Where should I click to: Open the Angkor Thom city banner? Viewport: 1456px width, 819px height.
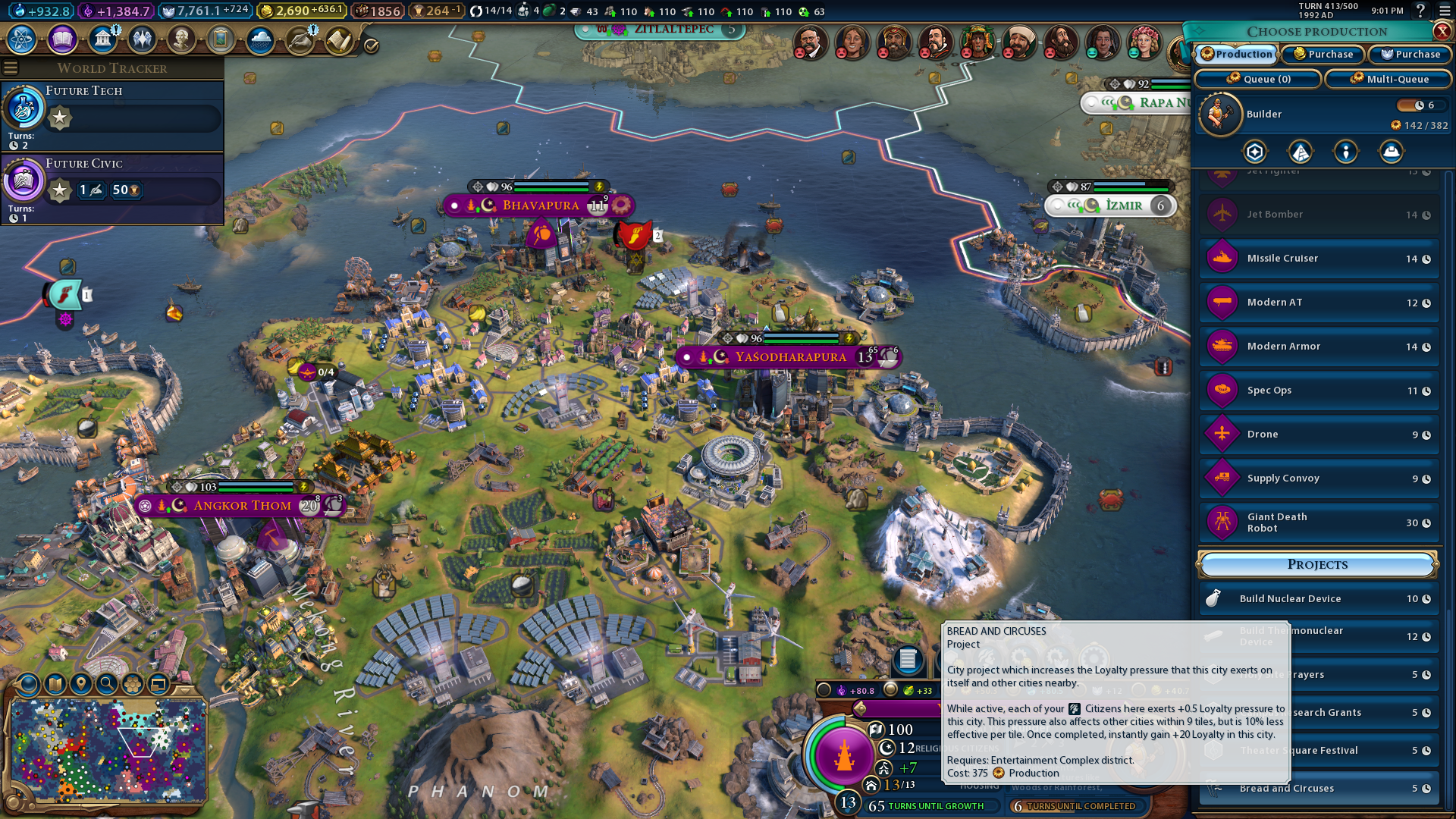[x=242, y=506]
